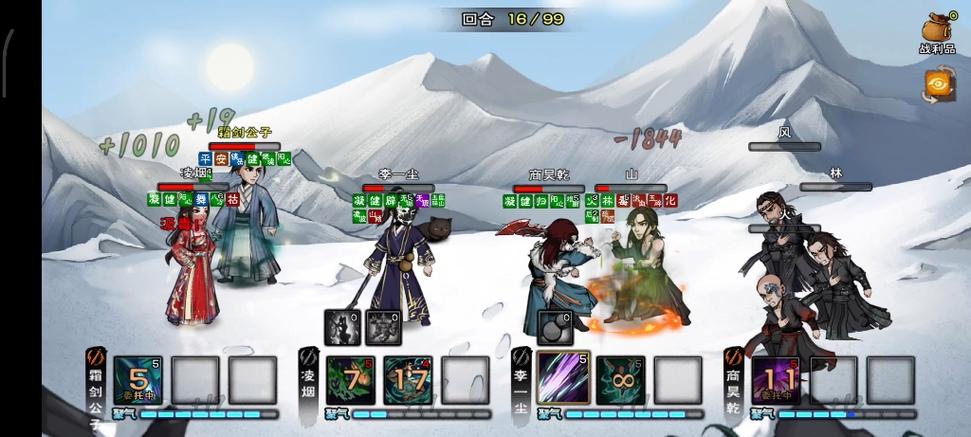The width and height of the screenshot is (971, 437).
Task: Select 凌烟's skill showing cooldown 7
Action: tap(350, 380)
